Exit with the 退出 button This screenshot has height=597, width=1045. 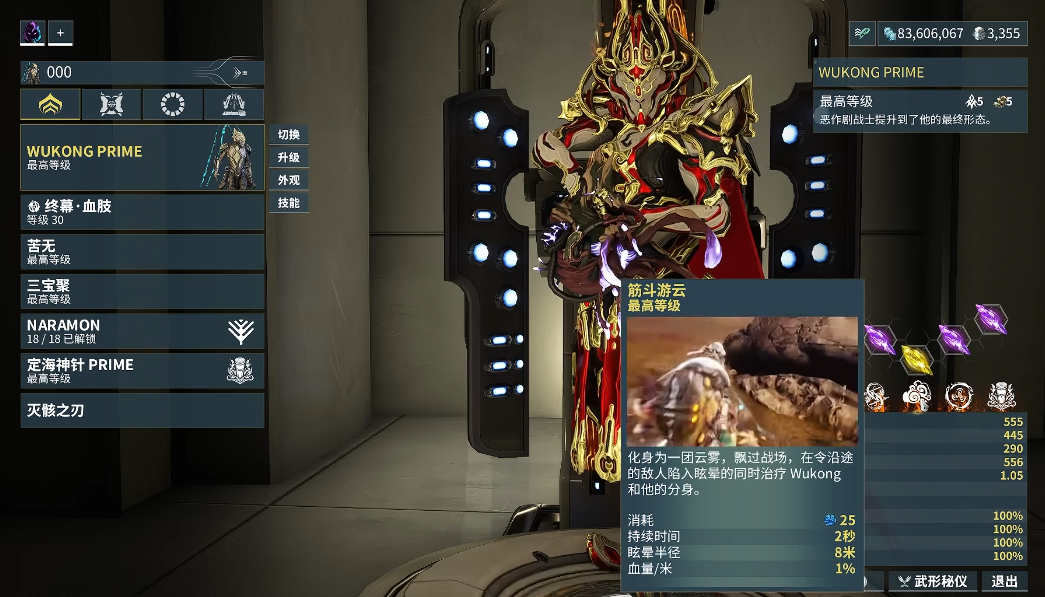[x=1004, y=581]
